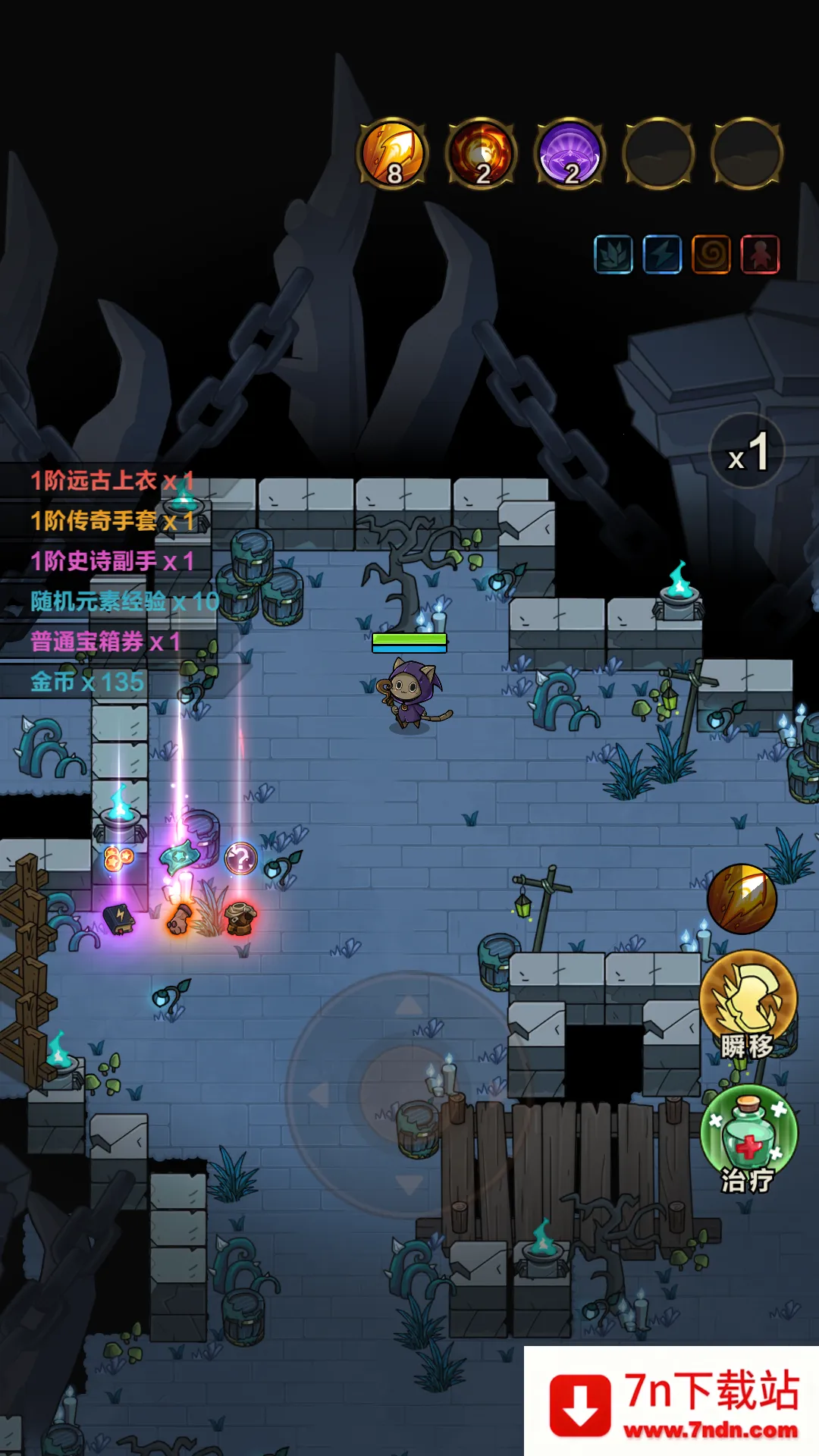Select the golden lightning skill orb numbered 8
The height and width of the screenshot is (1456, 819).
(x=393, y=153)
